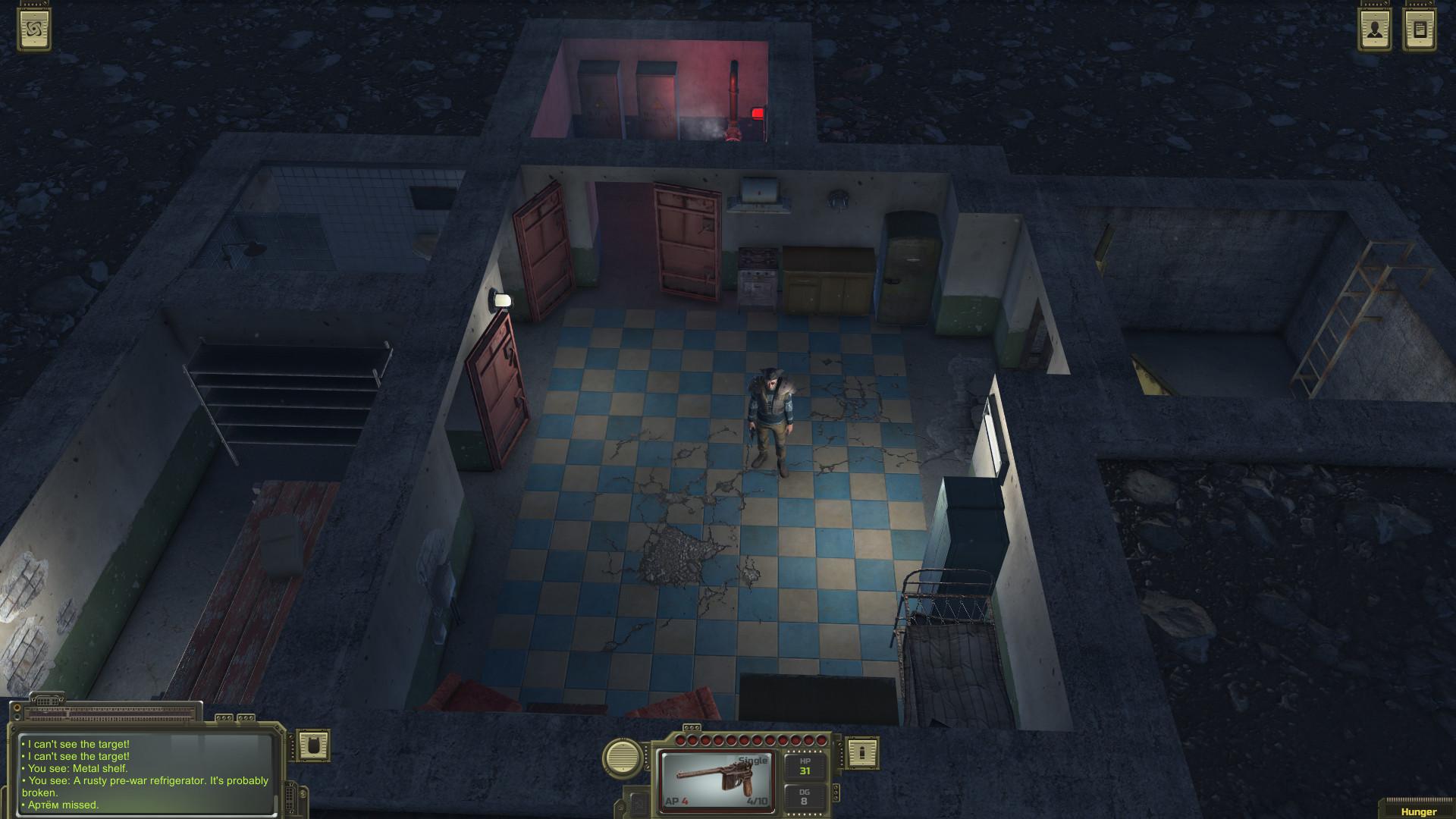Click the ammo counter reading 4/10
This screenshot has height=819, width=1456.
[758, 802]
